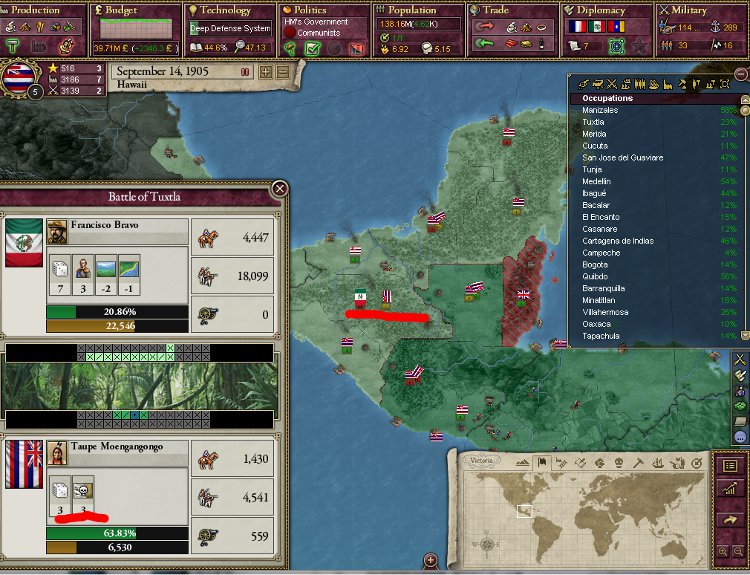Zoom in with the magnifier plus button

(x=723, y=551)
